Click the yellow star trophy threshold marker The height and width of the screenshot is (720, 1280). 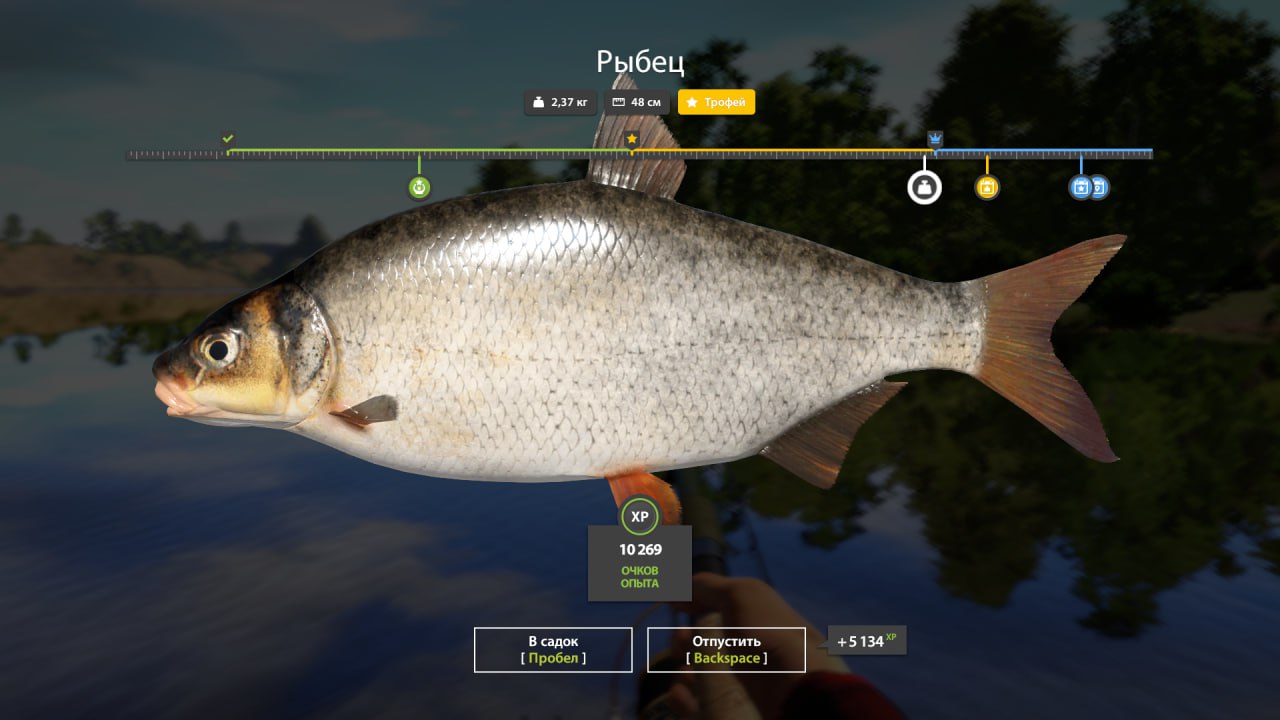coord(632,140)
